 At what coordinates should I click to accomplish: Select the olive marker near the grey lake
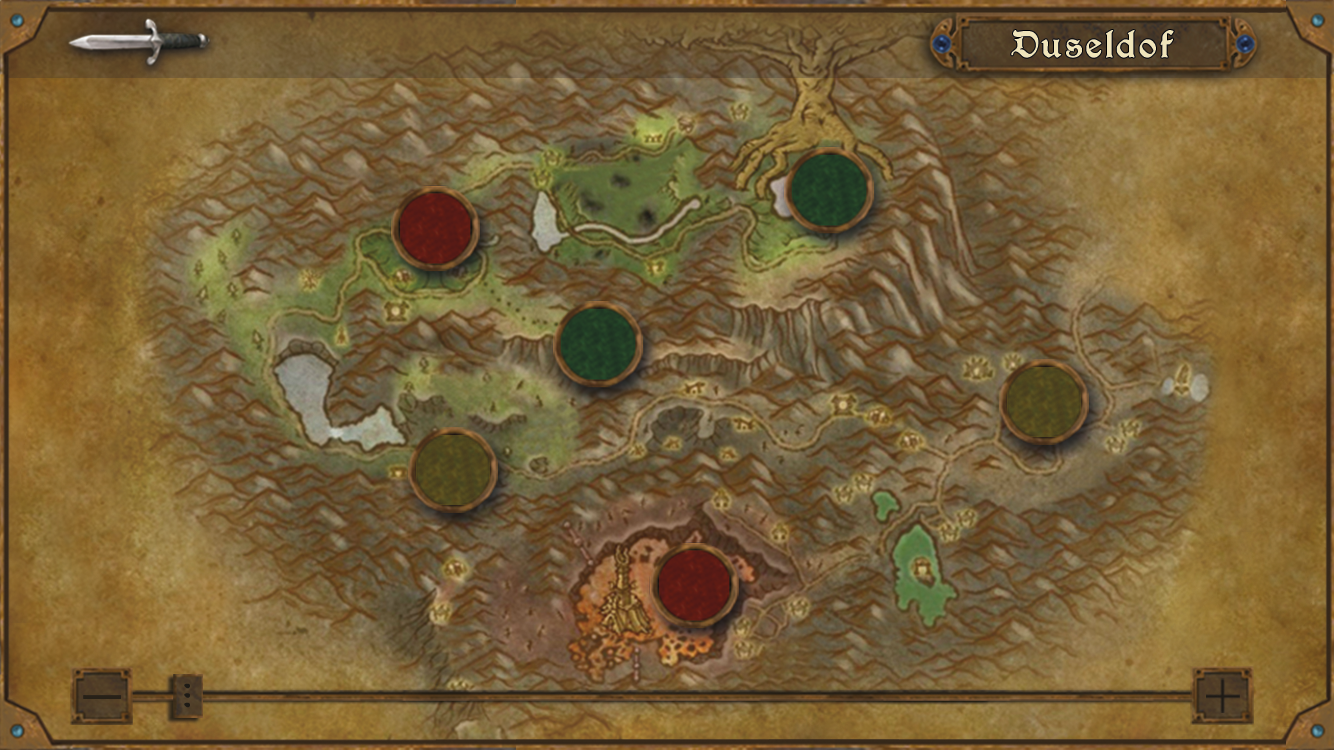tap(453, 470)
